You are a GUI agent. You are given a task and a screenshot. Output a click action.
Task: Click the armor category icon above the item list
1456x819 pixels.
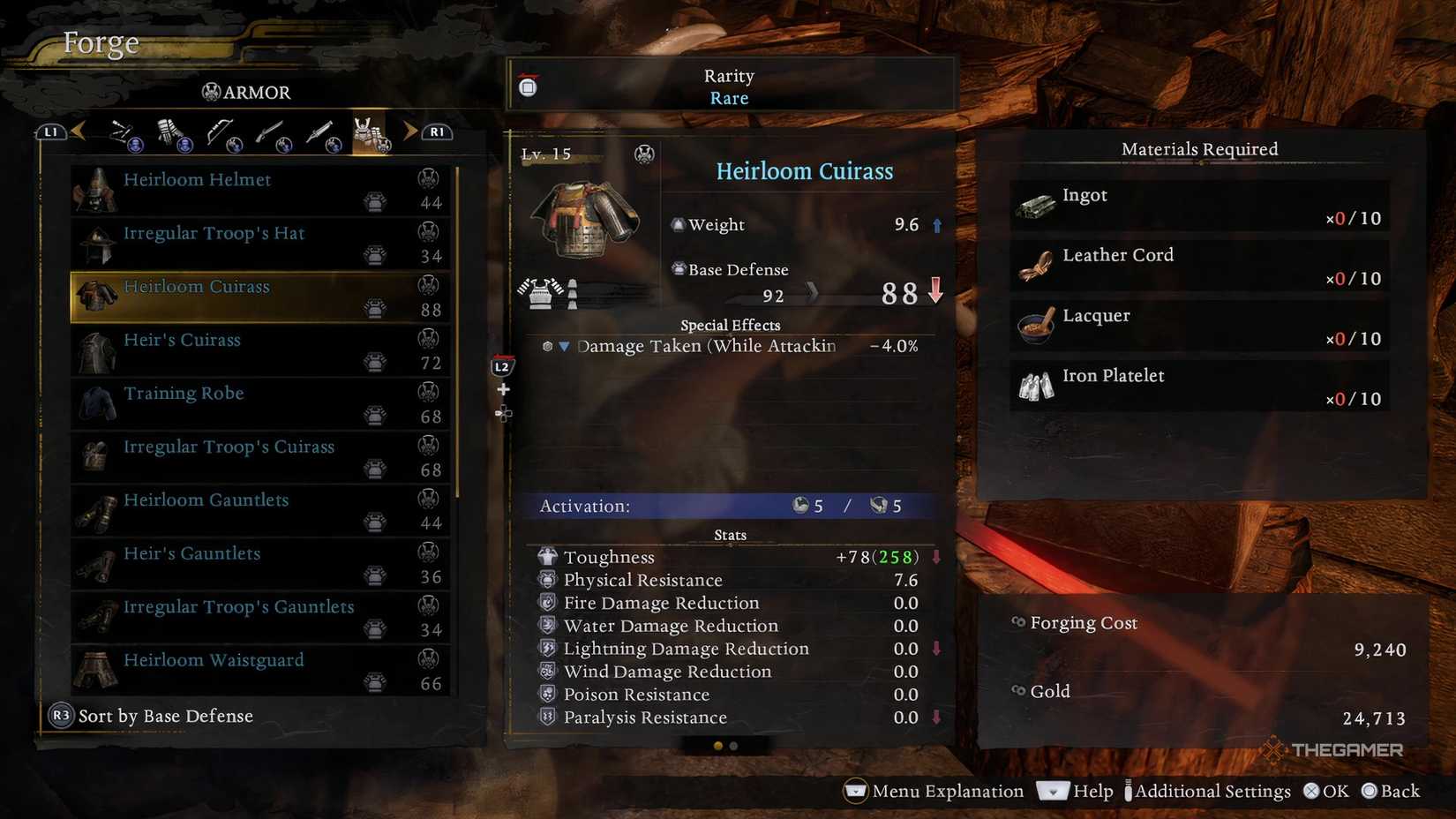371,131
